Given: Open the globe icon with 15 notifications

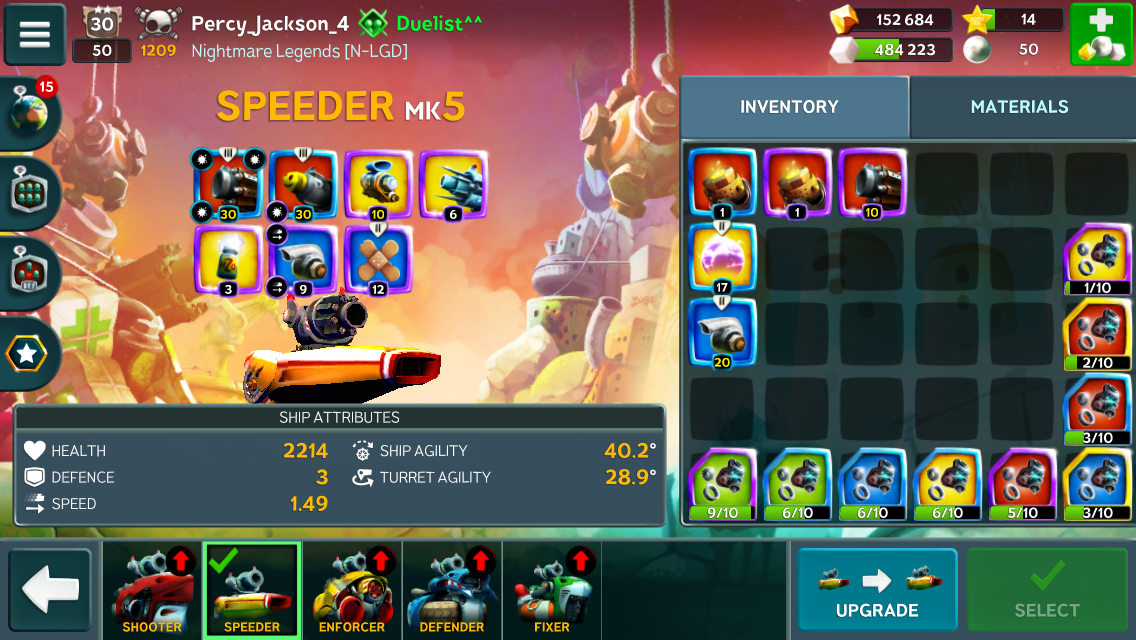Looking at the screenshot, I should coord(32,111).
